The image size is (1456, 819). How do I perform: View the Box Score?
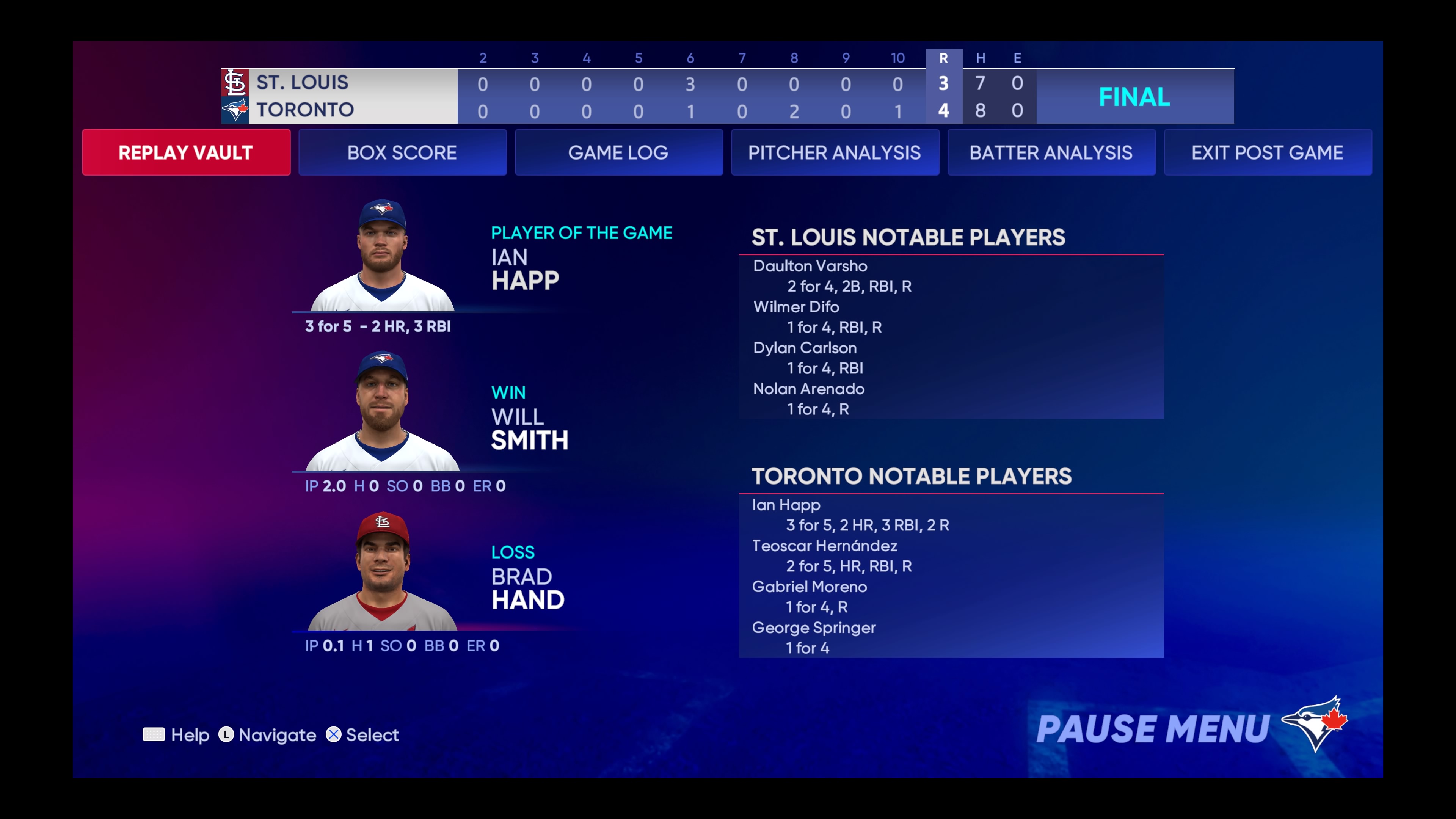click(x=402, y=152)
